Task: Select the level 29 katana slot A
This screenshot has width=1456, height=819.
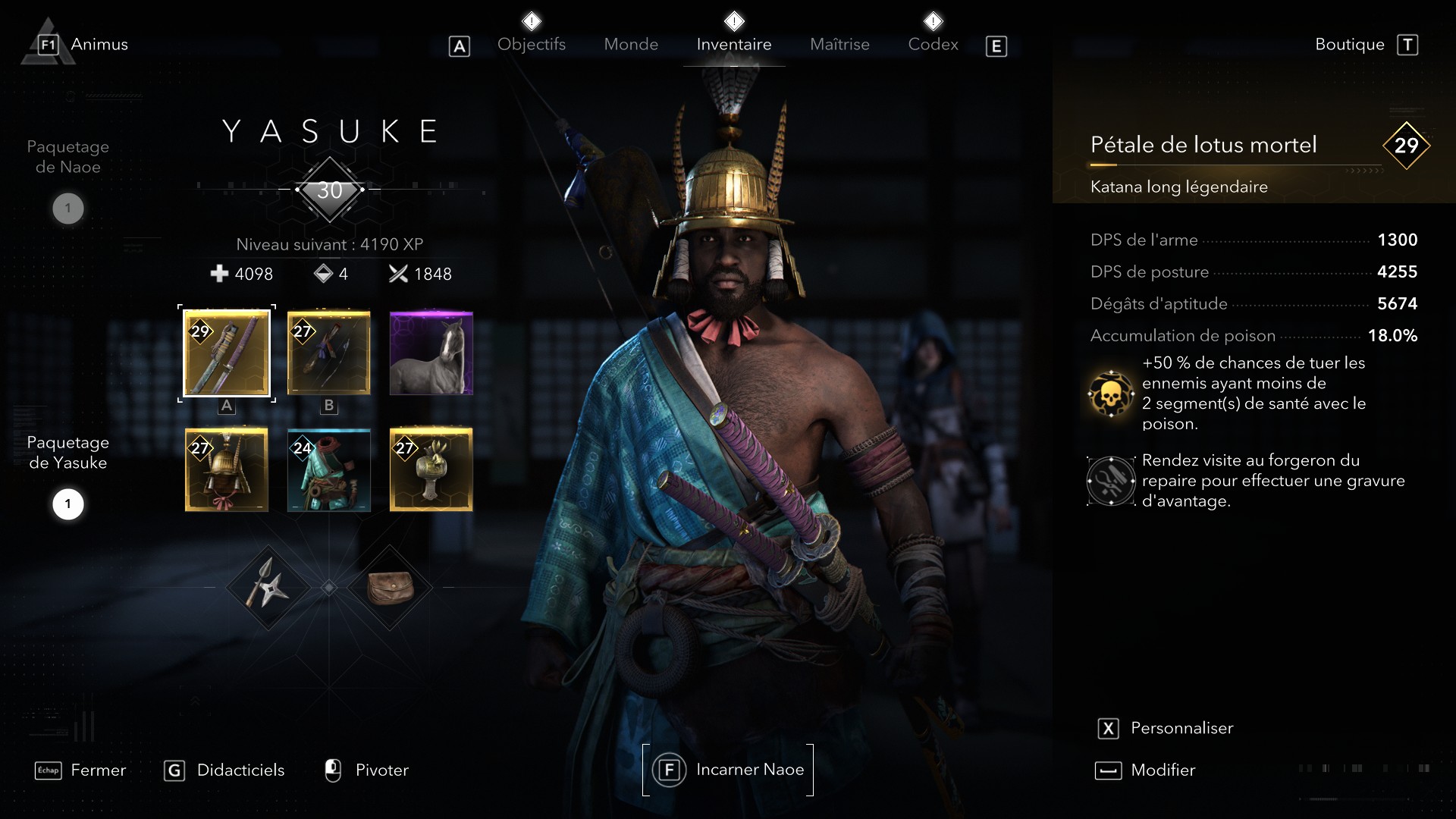Action: [x=226, y=353]
